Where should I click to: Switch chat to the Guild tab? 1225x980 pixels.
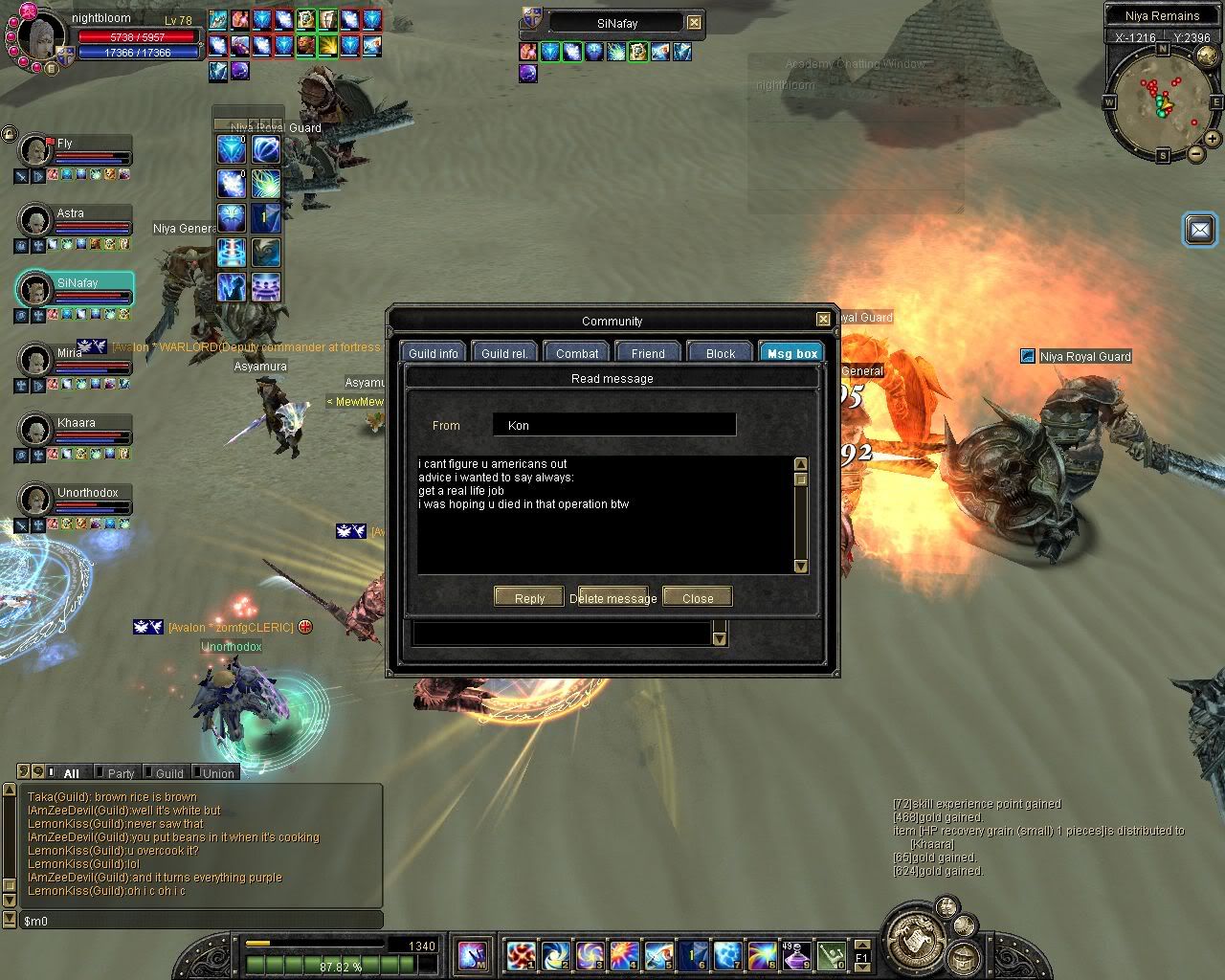tap(169, 773)
